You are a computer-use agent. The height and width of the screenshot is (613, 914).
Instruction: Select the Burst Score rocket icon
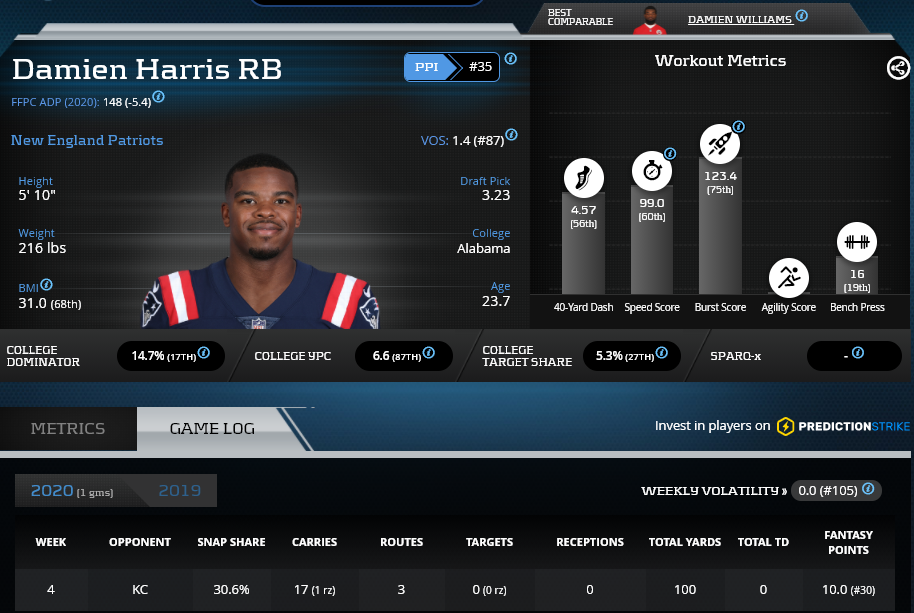(719, 144)
